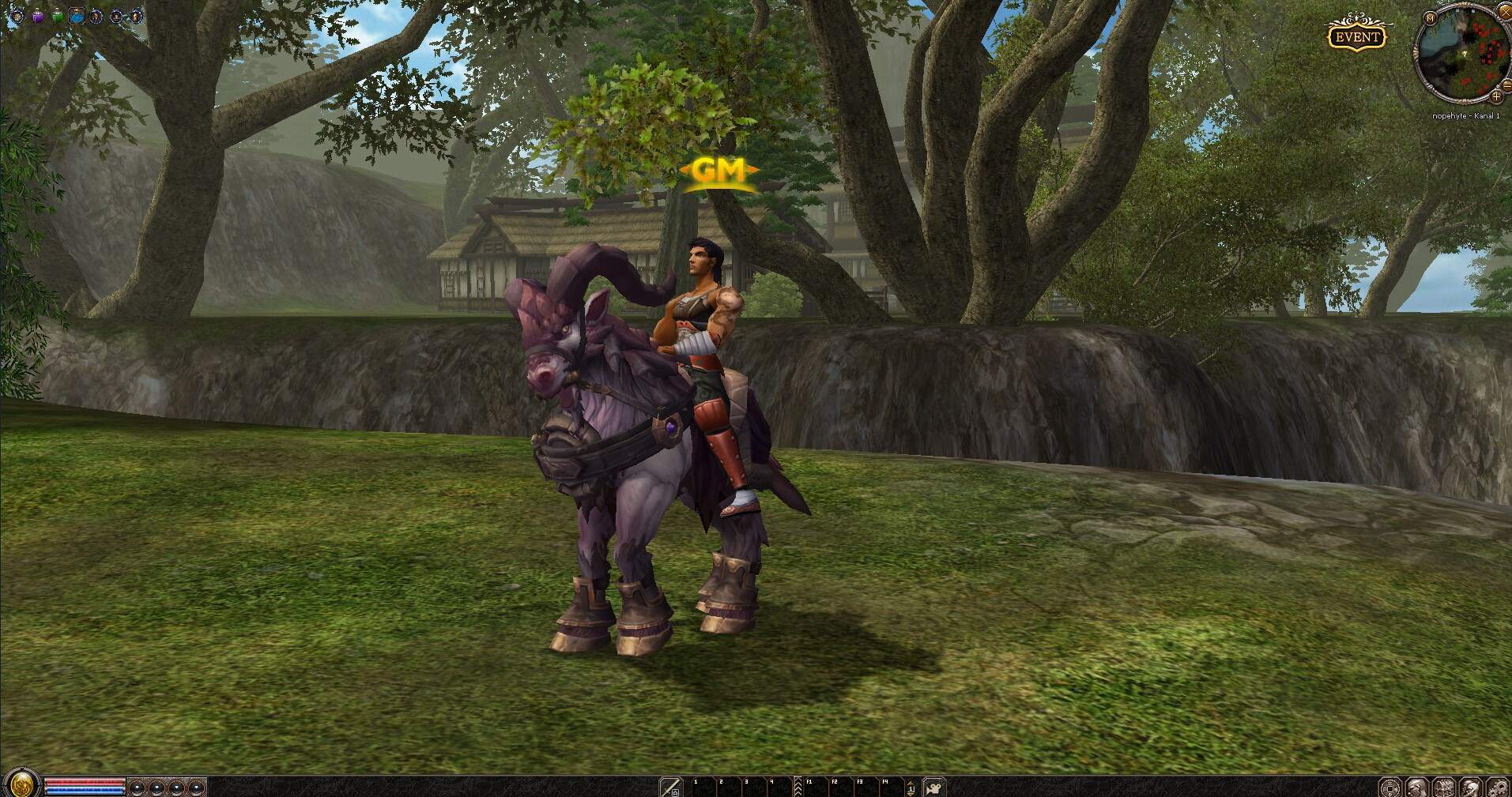
Task: Click the chat pencil icon on the hotbar
Action: (670, 786)
